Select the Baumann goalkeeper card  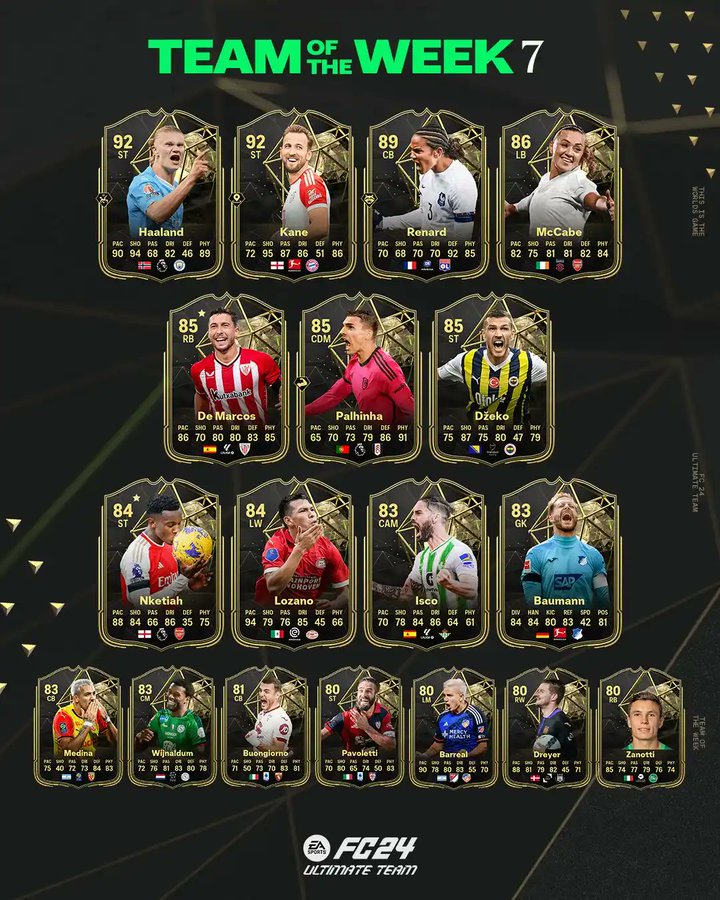click(x=560, y=562)
